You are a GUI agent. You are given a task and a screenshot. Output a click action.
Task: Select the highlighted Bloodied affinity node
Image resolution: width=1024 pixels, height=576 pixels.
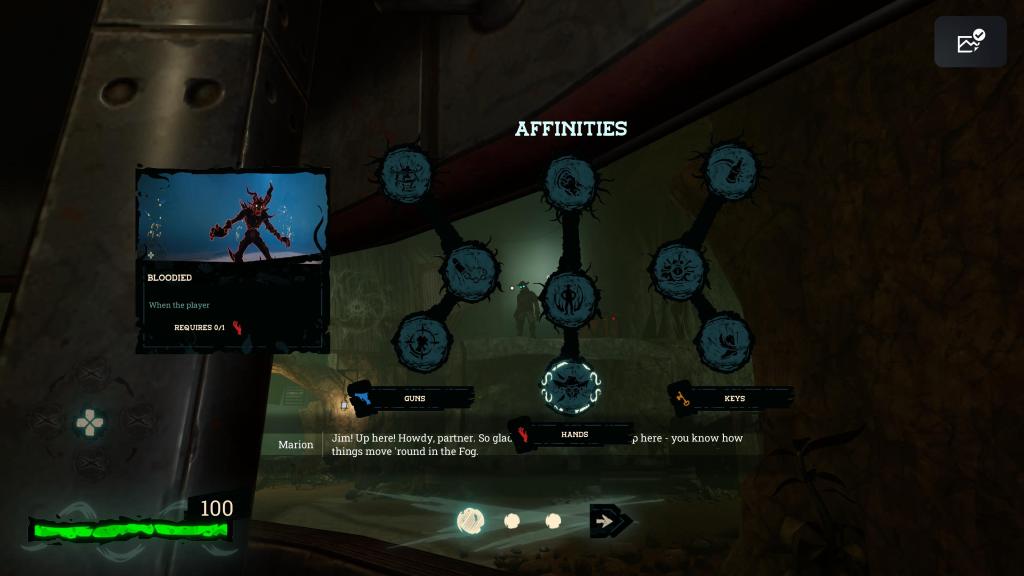pyautogui.click(x=570, y=385)
